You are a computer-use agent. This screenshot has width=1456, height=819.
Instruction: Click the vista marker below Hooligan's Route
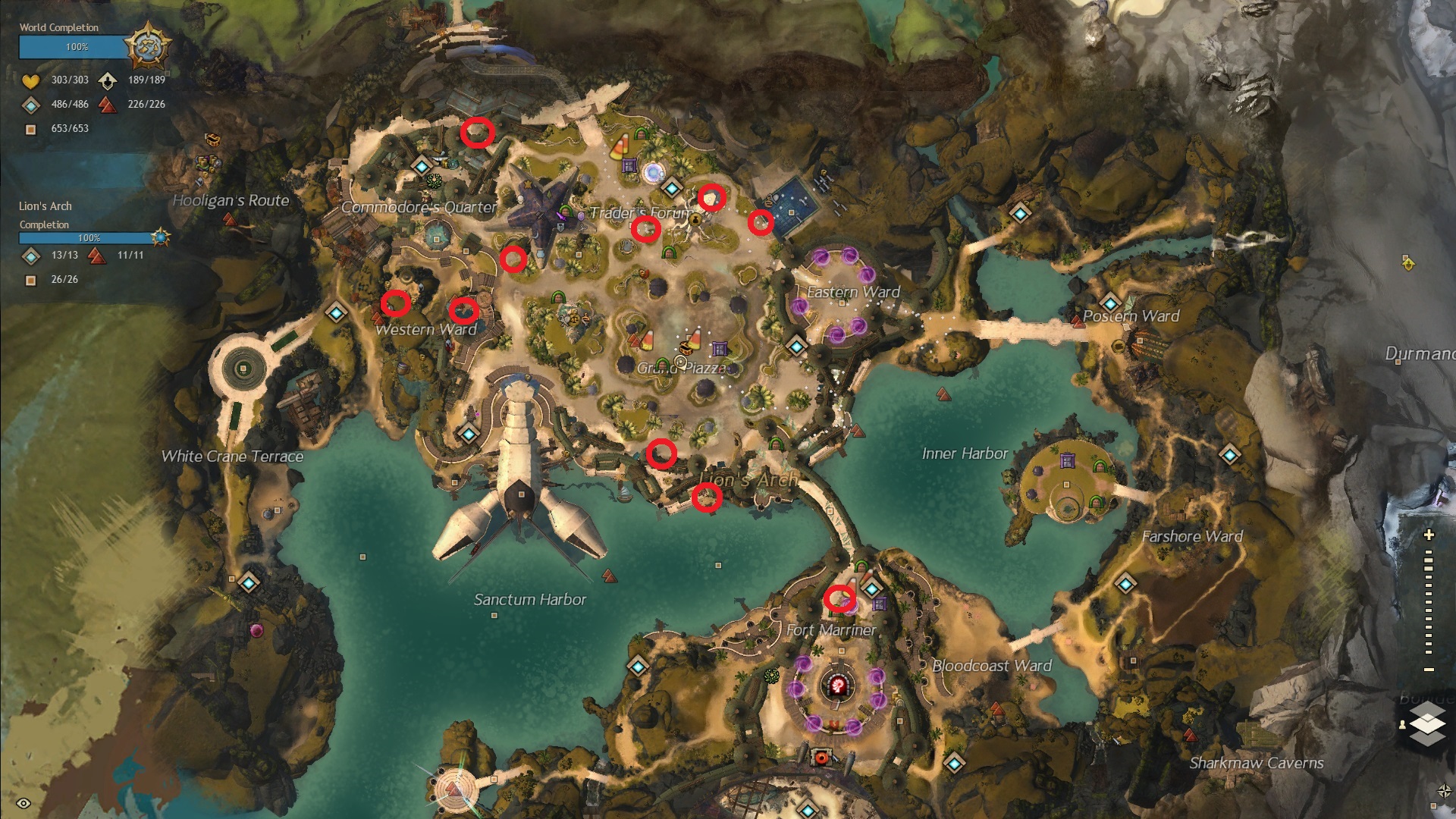coord(228,220)
